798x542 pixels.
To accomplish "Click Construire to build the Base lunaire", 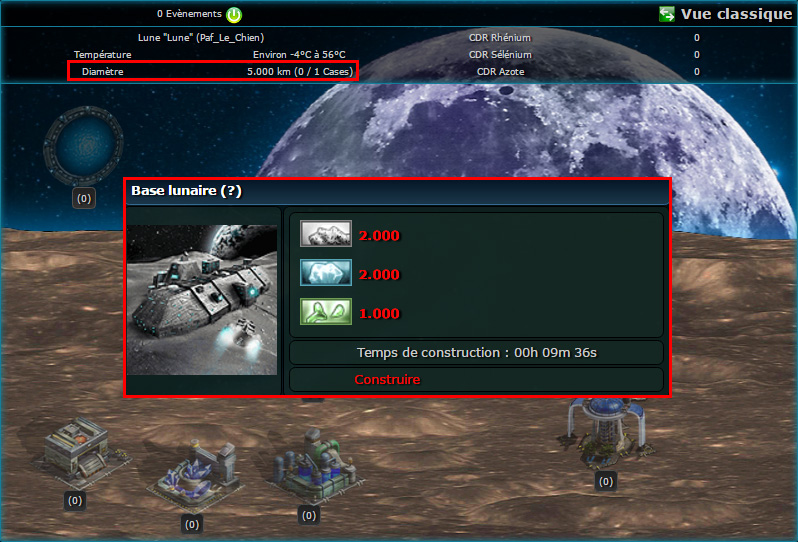I will [x=387, y=380].
